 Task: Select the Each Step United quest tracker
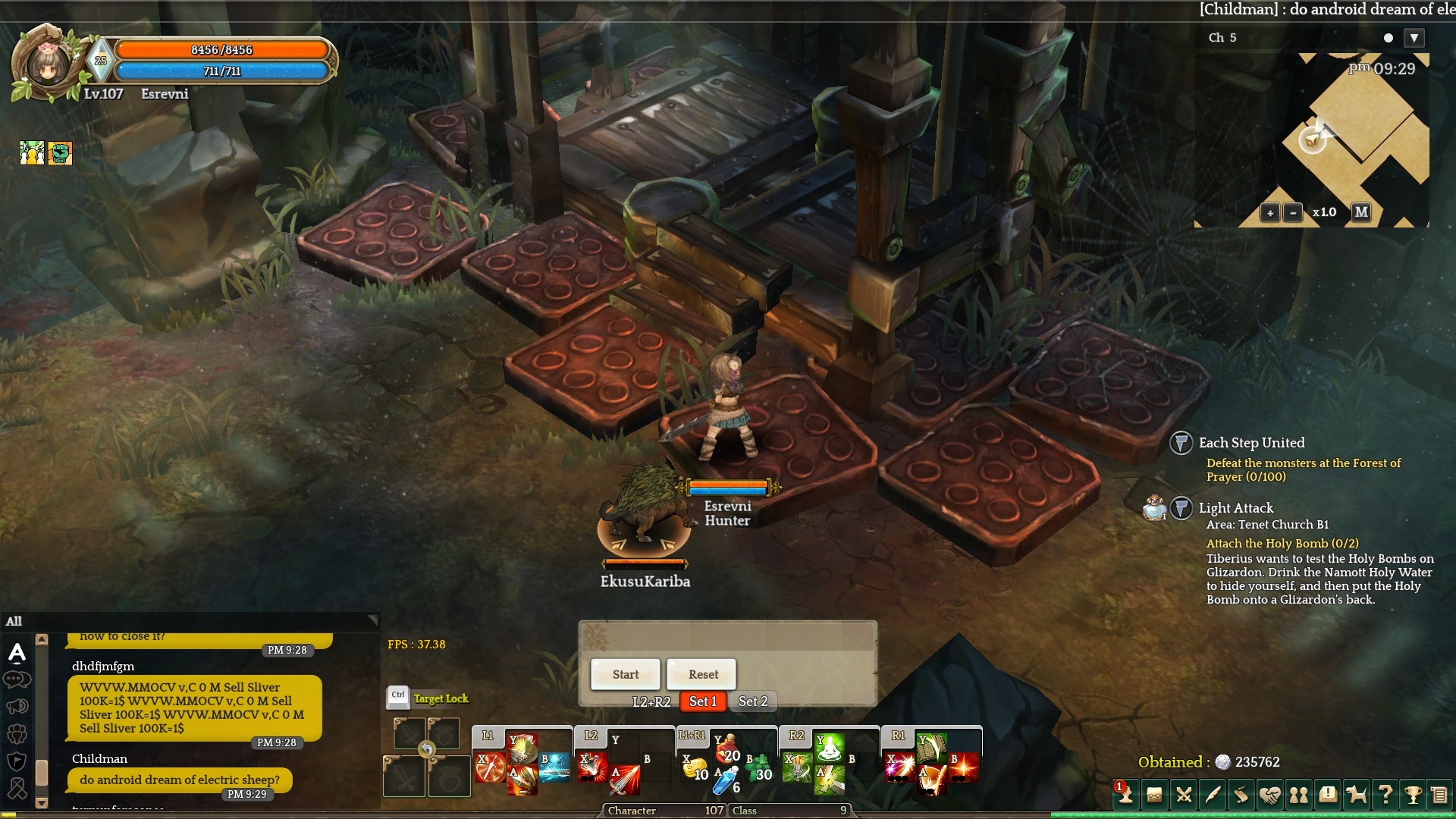point(1251,443)
